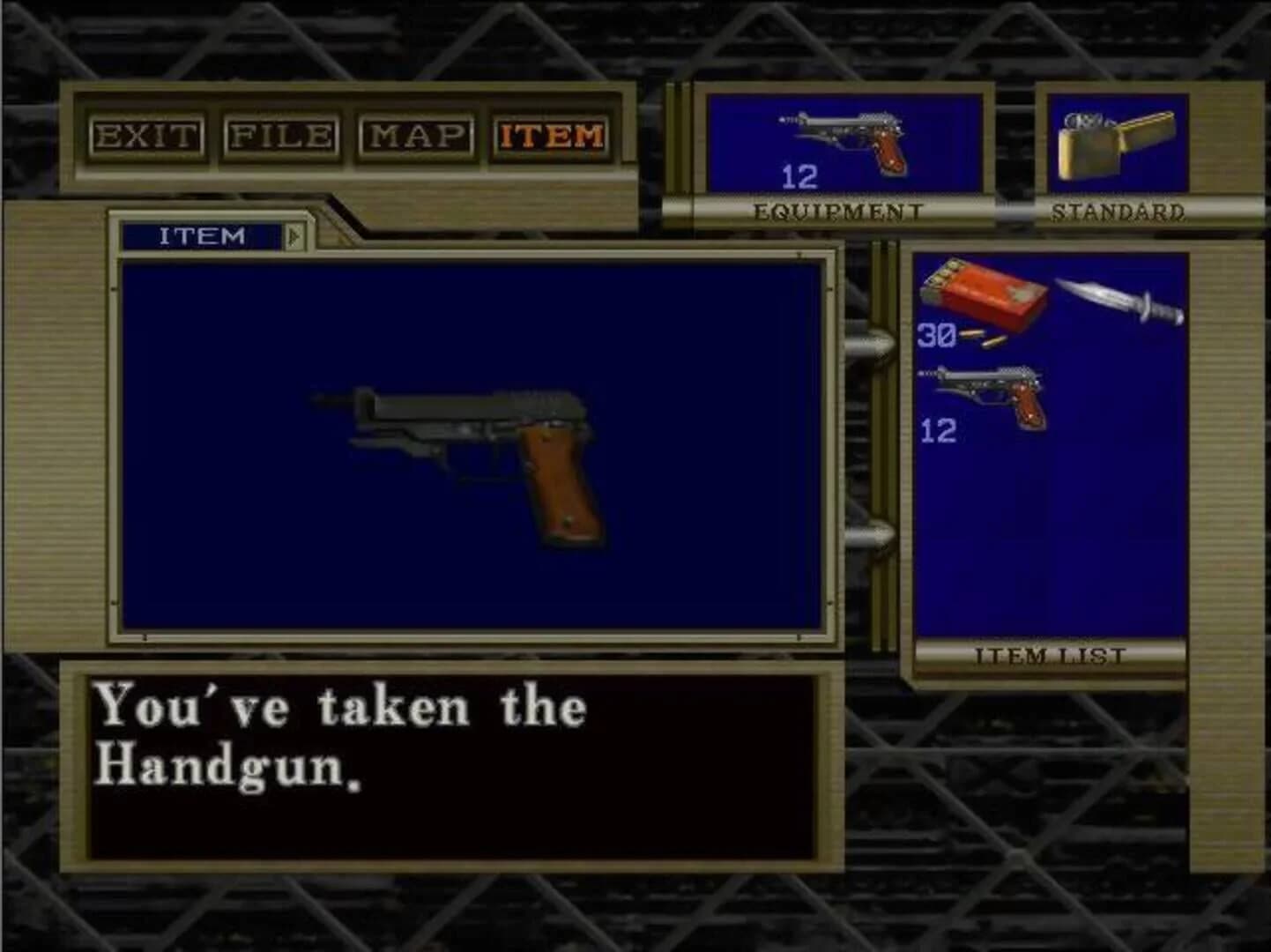
Task: Open the ITEM menu
Action: [x=549, y=135]
